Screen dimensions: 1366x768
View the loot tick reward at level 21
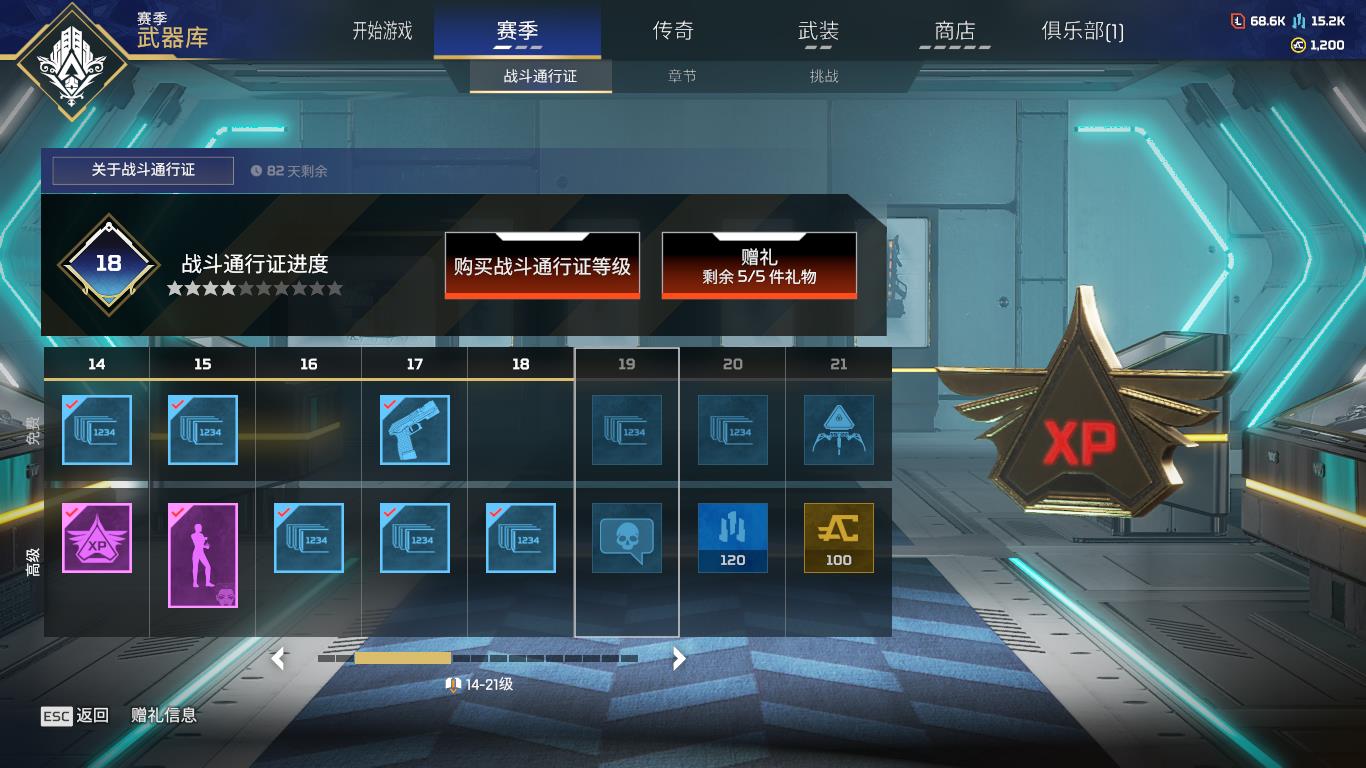tap(839, 431)
